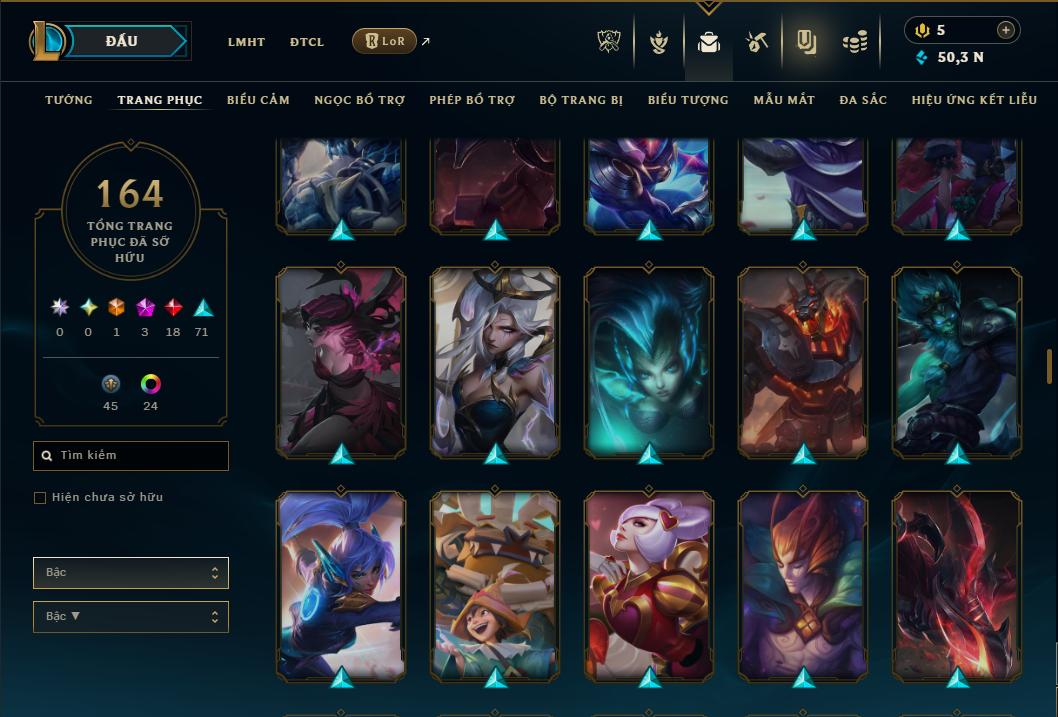Switch to the Tướng tab
This screenshot has width=1058, height=717.
[x=69, y=100]
